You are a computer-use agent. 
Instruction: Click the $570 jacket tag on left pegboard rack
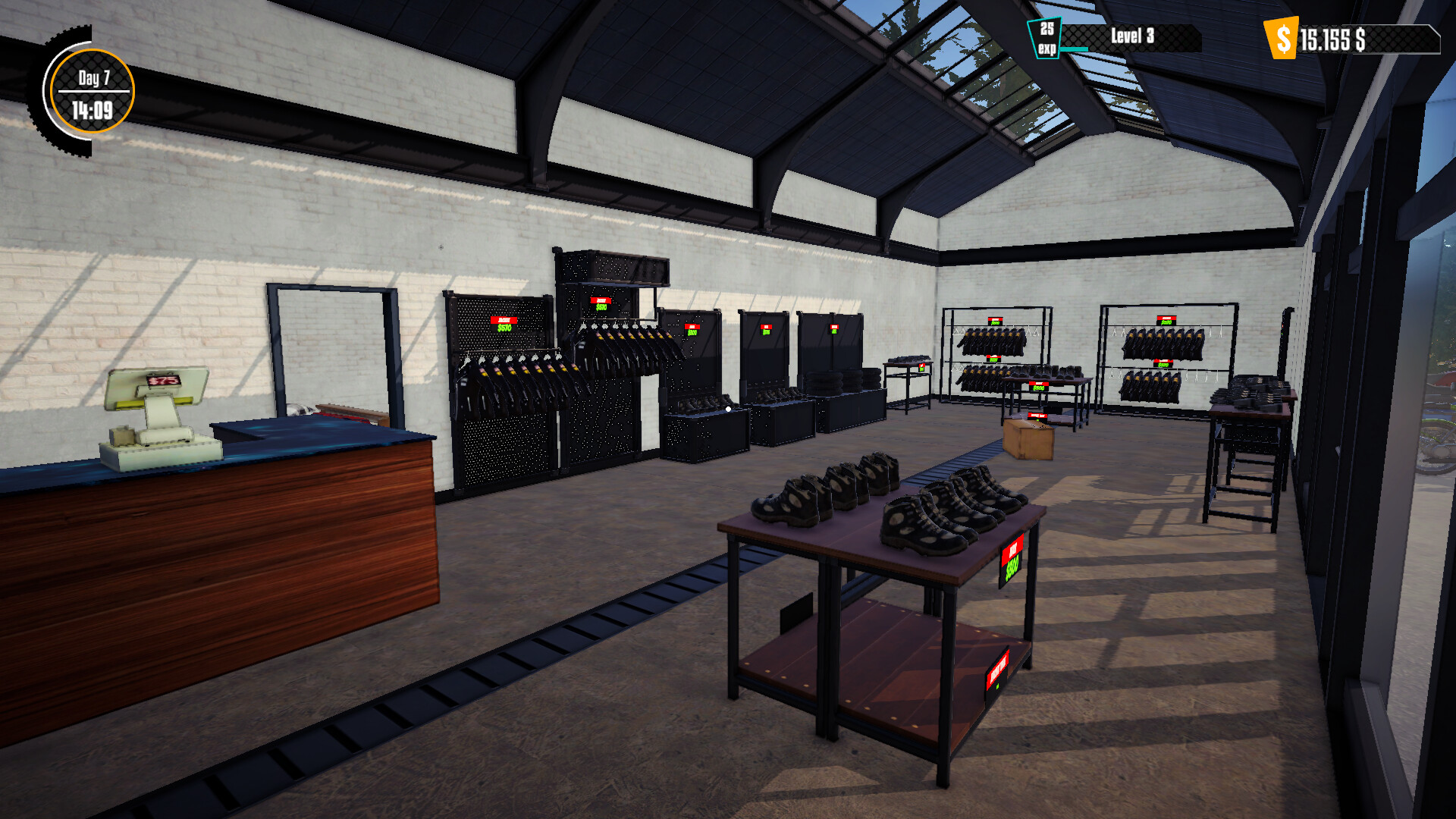pyautogui.click(x=504, y=325)
